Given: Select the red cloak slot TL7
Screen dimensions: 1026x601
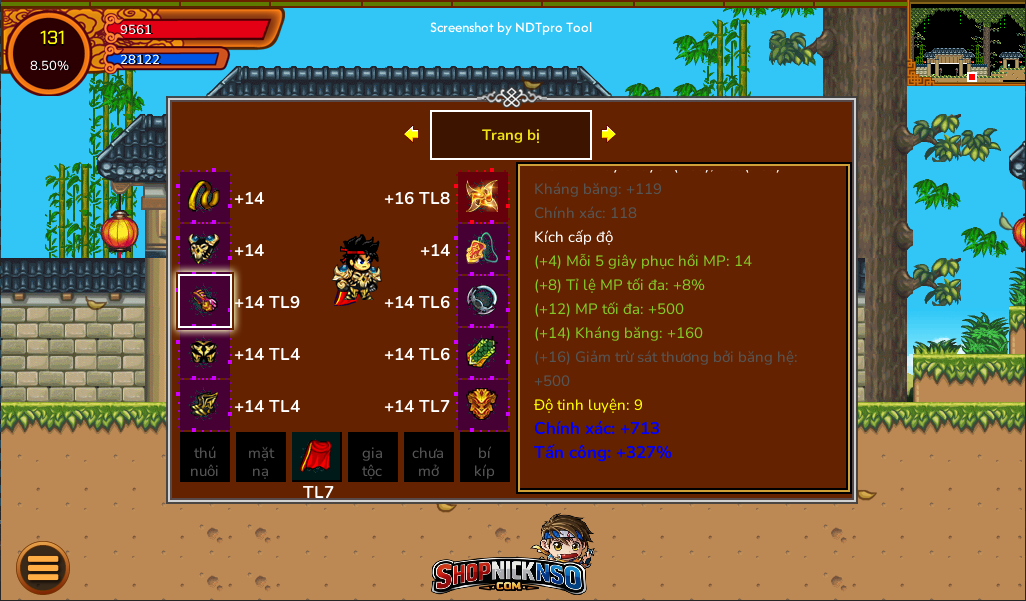Looking at the screenshot, I should click(x=317, y=457).
